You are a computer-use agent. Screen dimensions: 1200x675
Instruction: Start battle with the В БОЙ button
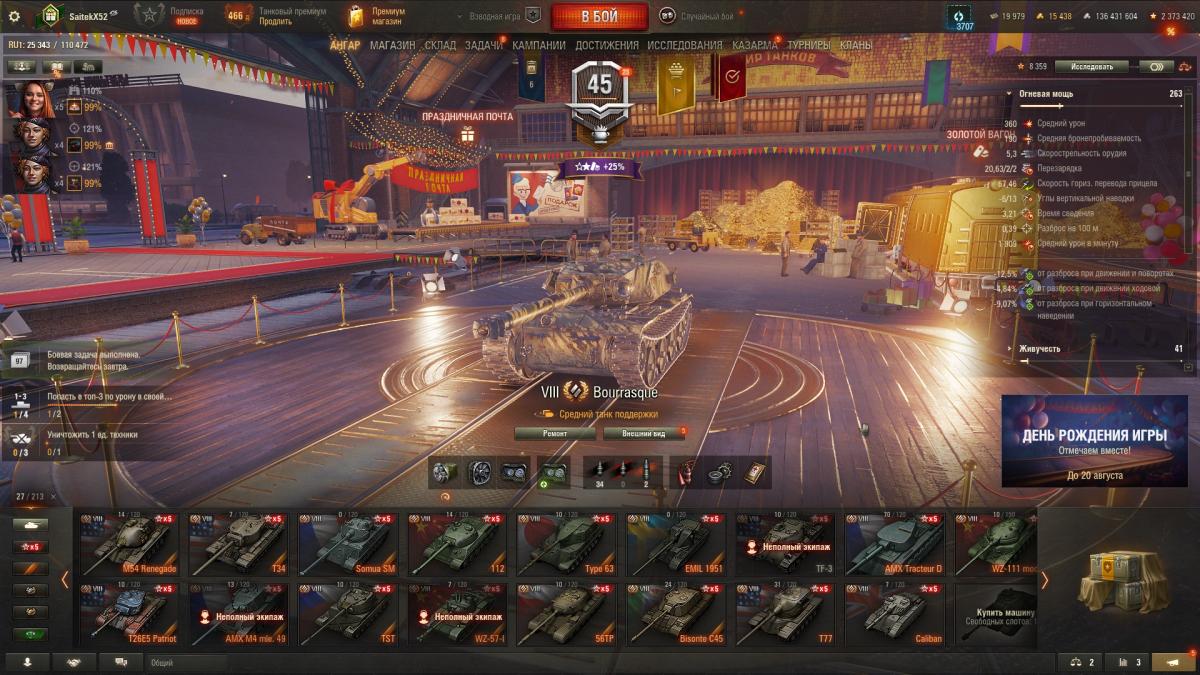point(599,16)
